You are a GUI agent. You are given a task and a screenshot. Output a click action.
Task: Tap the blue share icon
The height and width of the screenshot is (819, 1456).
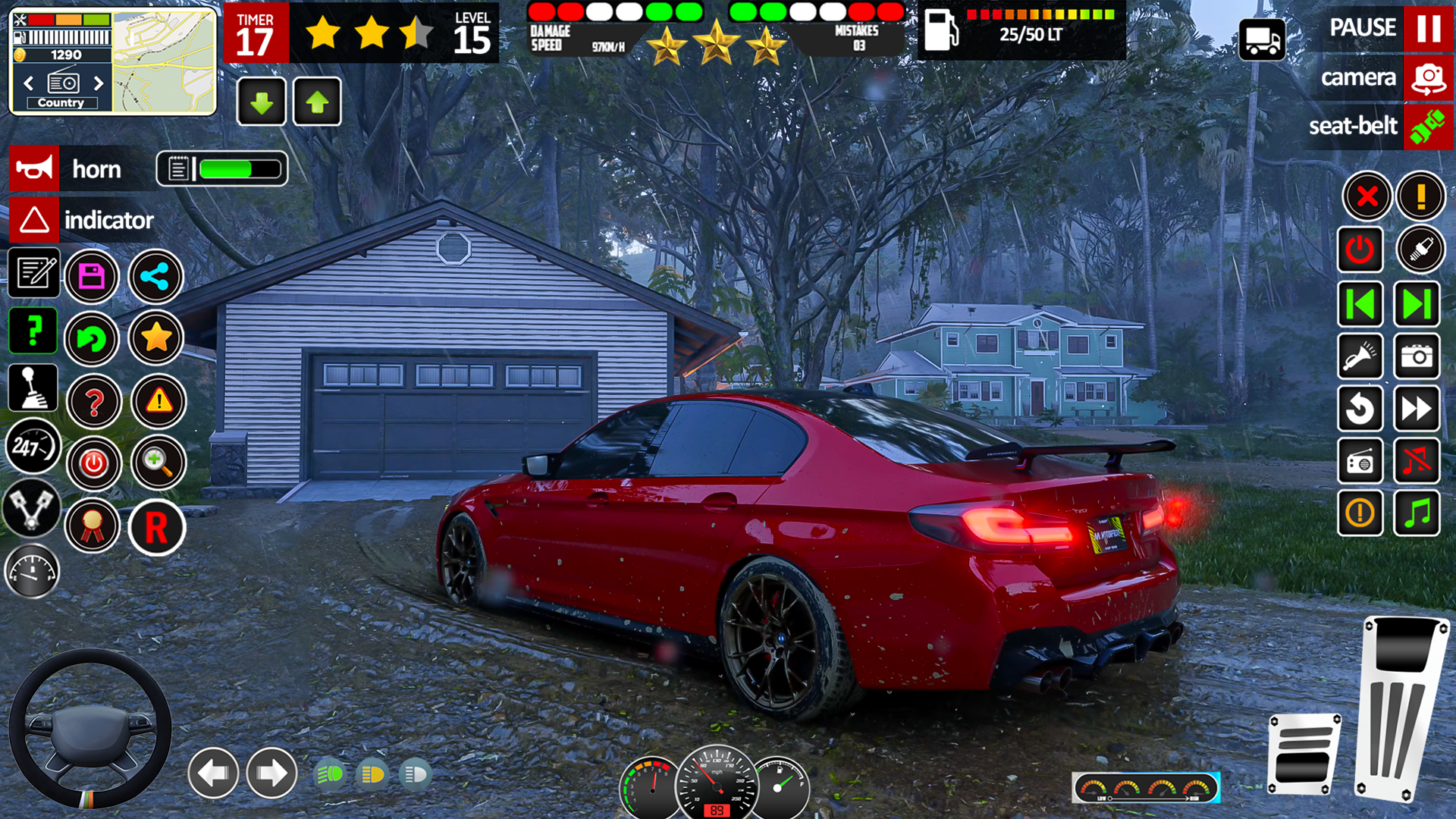[x=155, y=277]
